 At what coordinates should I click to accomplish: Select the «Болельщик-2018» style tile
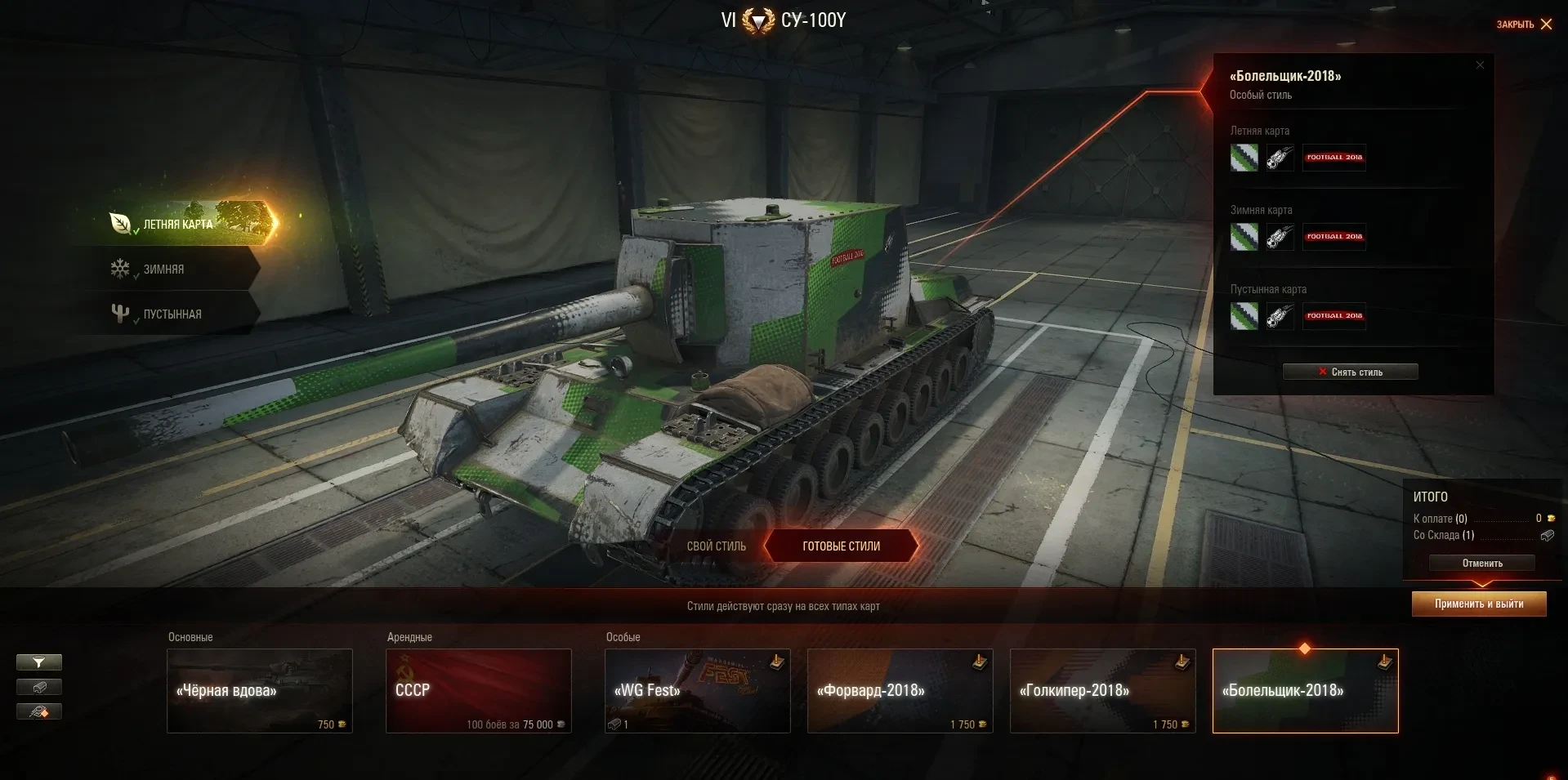tap(1305, 691)
